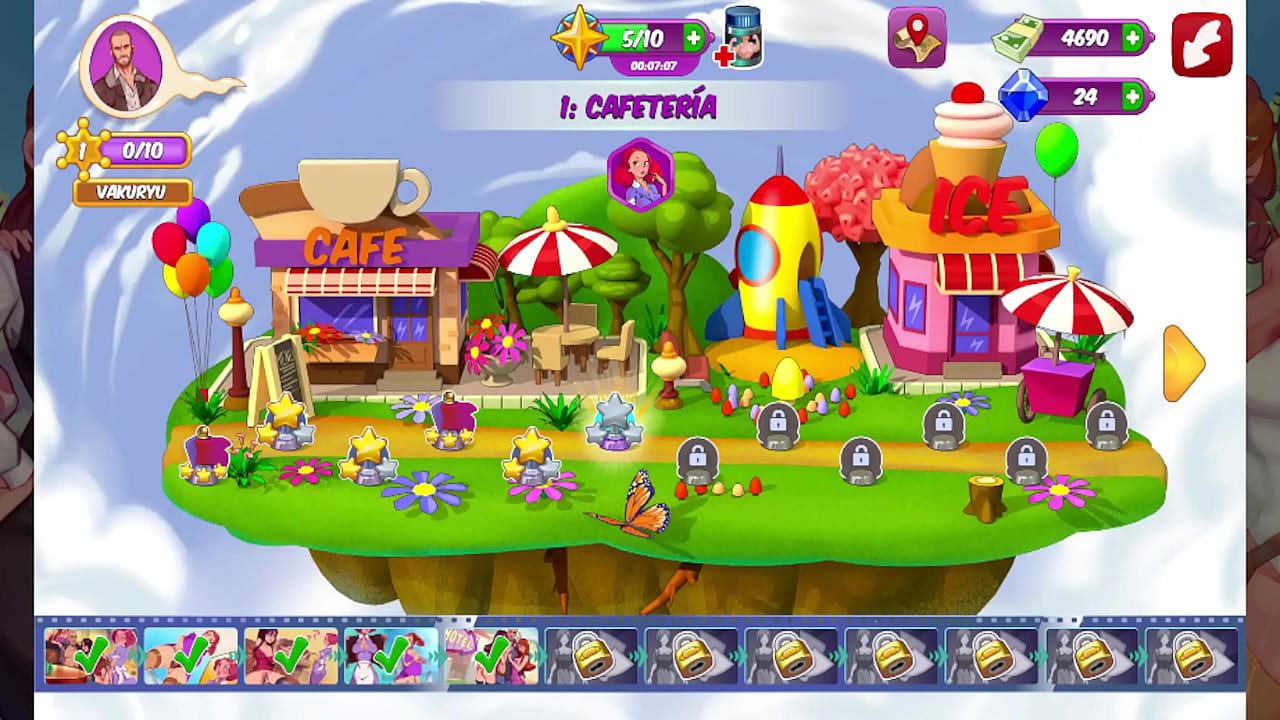
Task: Select the third completed scene thumbnail
Action: [x=291, y=656]
